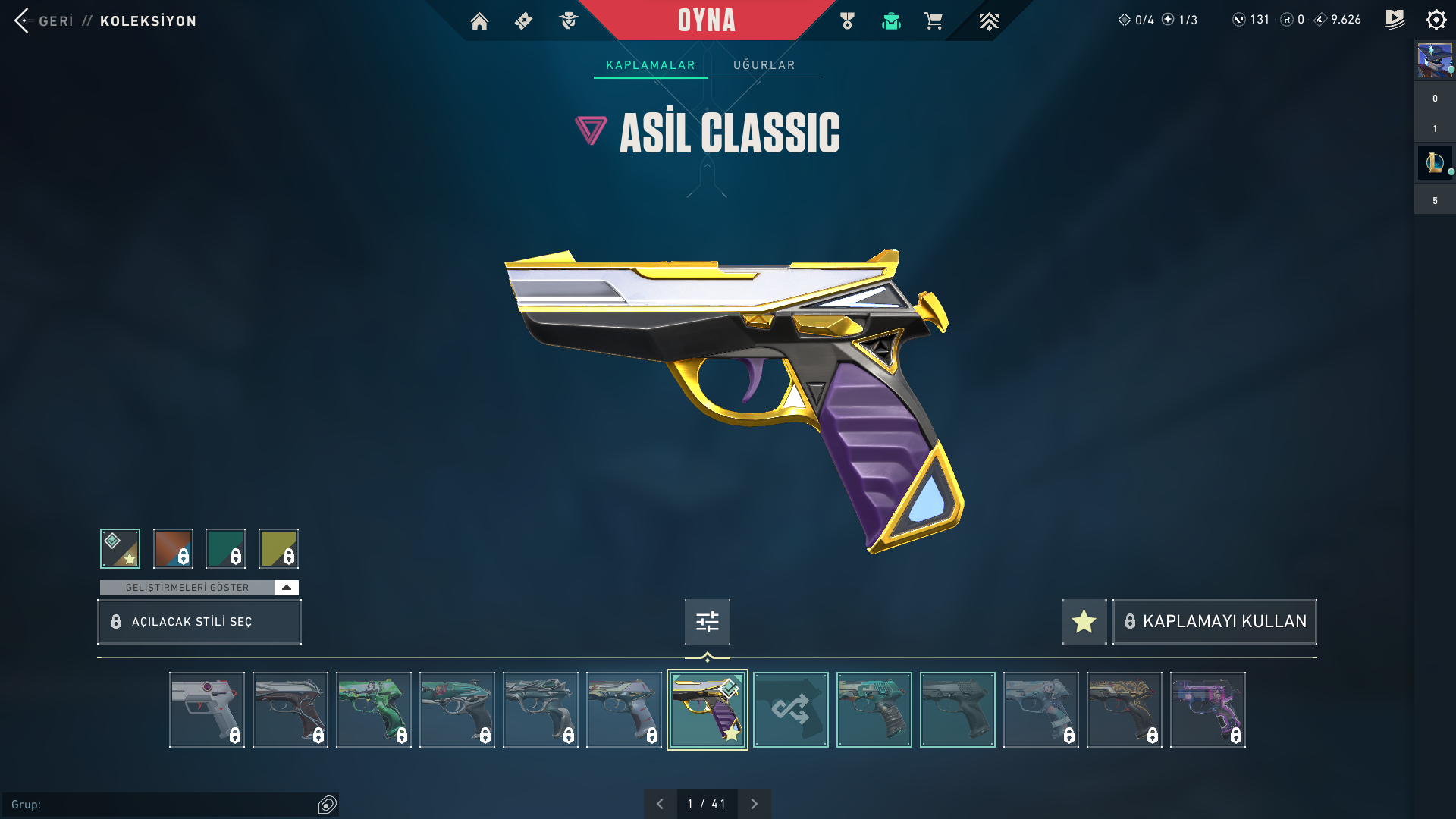Switch to the UĞURLAR tab

point(764,65)
